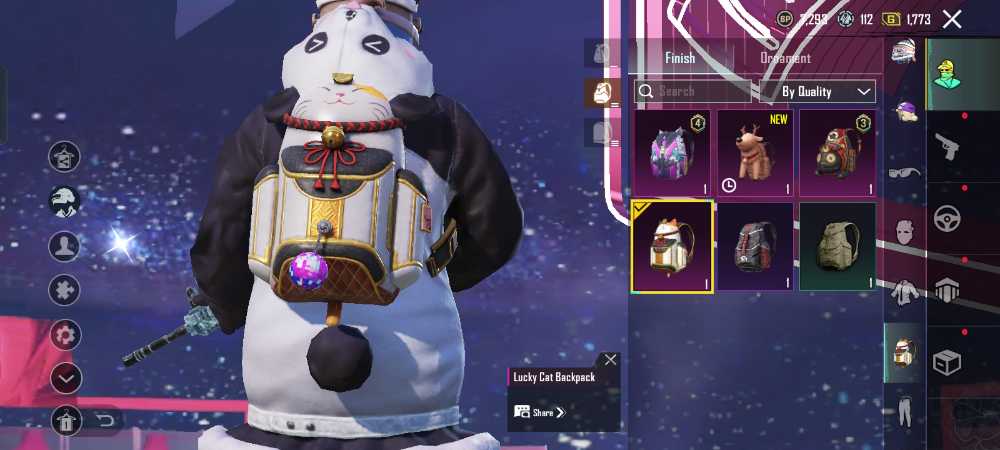Close the Lucky Cat Backpack info popup
The width and height of the screenshot is (1000, 450).
tap(610, 360)
